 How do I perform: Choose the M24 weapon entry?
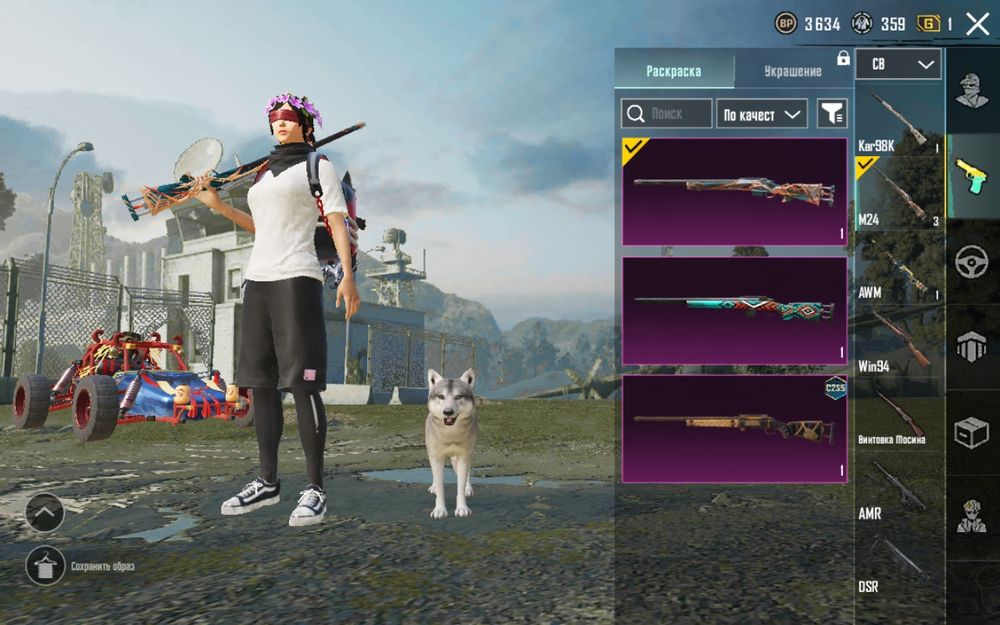pyautogui.click(x=899, y=194)
